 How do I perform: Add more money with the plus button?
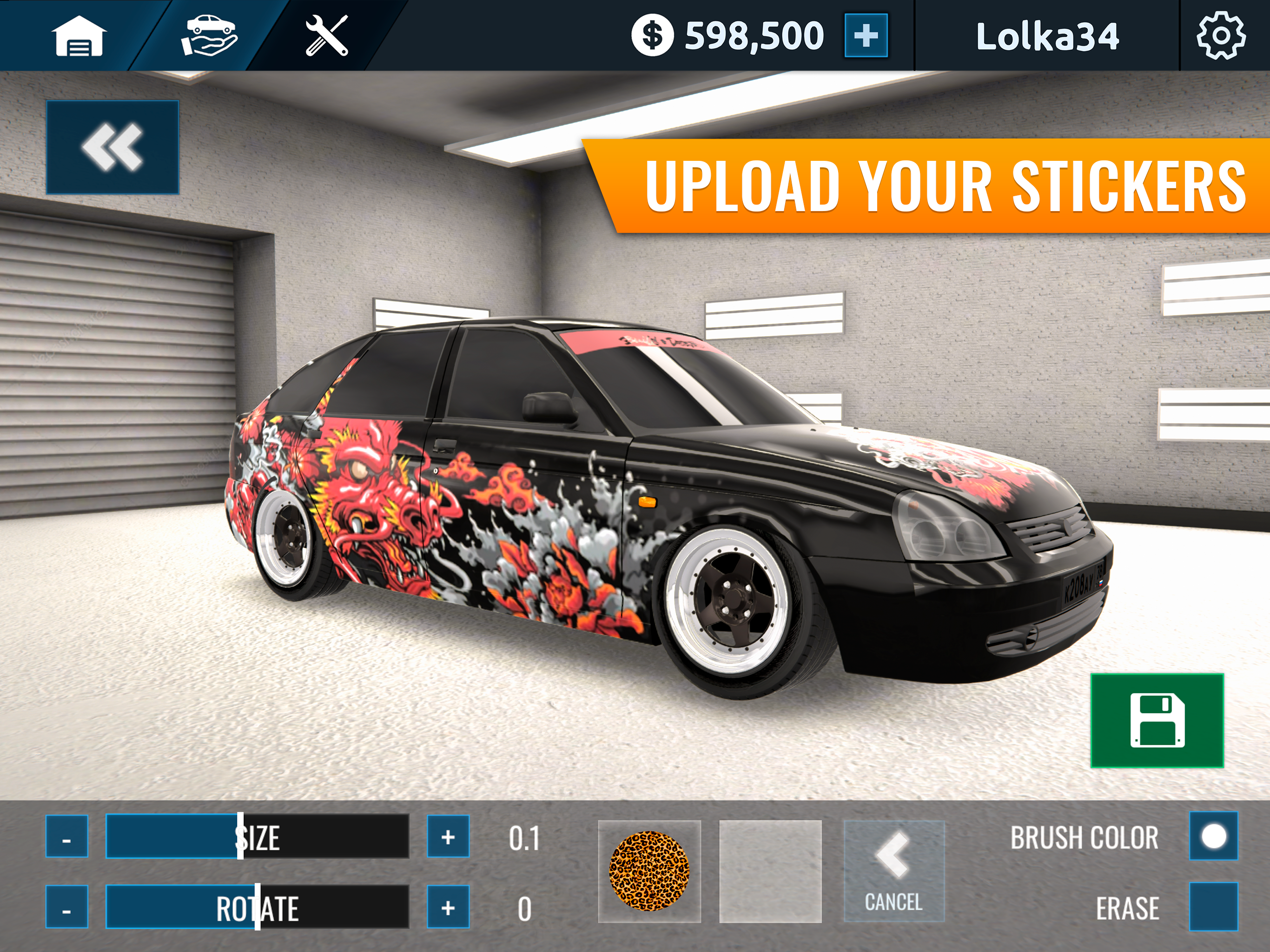[866, 36]
